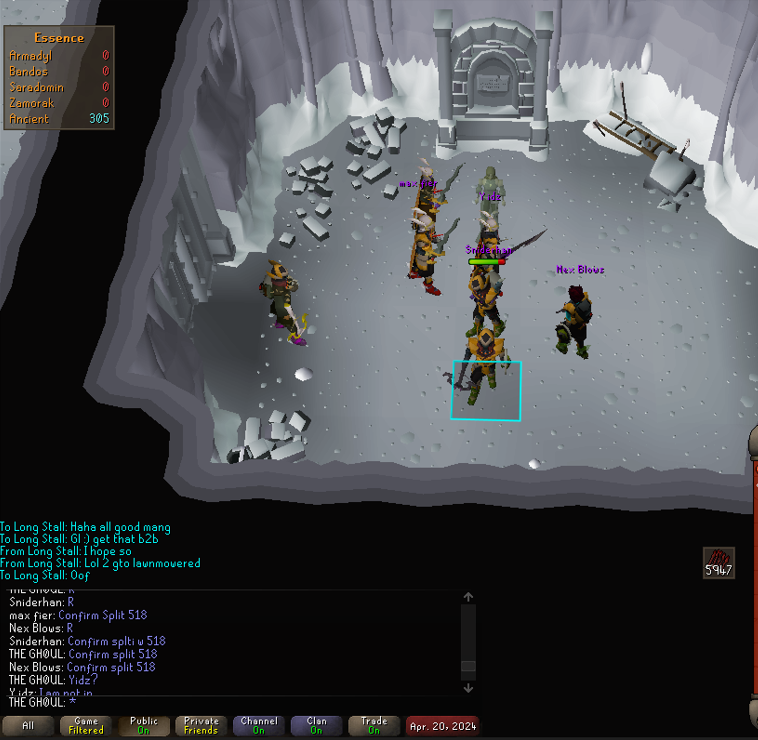Select the Public chat tab
This screenshot has height=740, width=758.
144,725
